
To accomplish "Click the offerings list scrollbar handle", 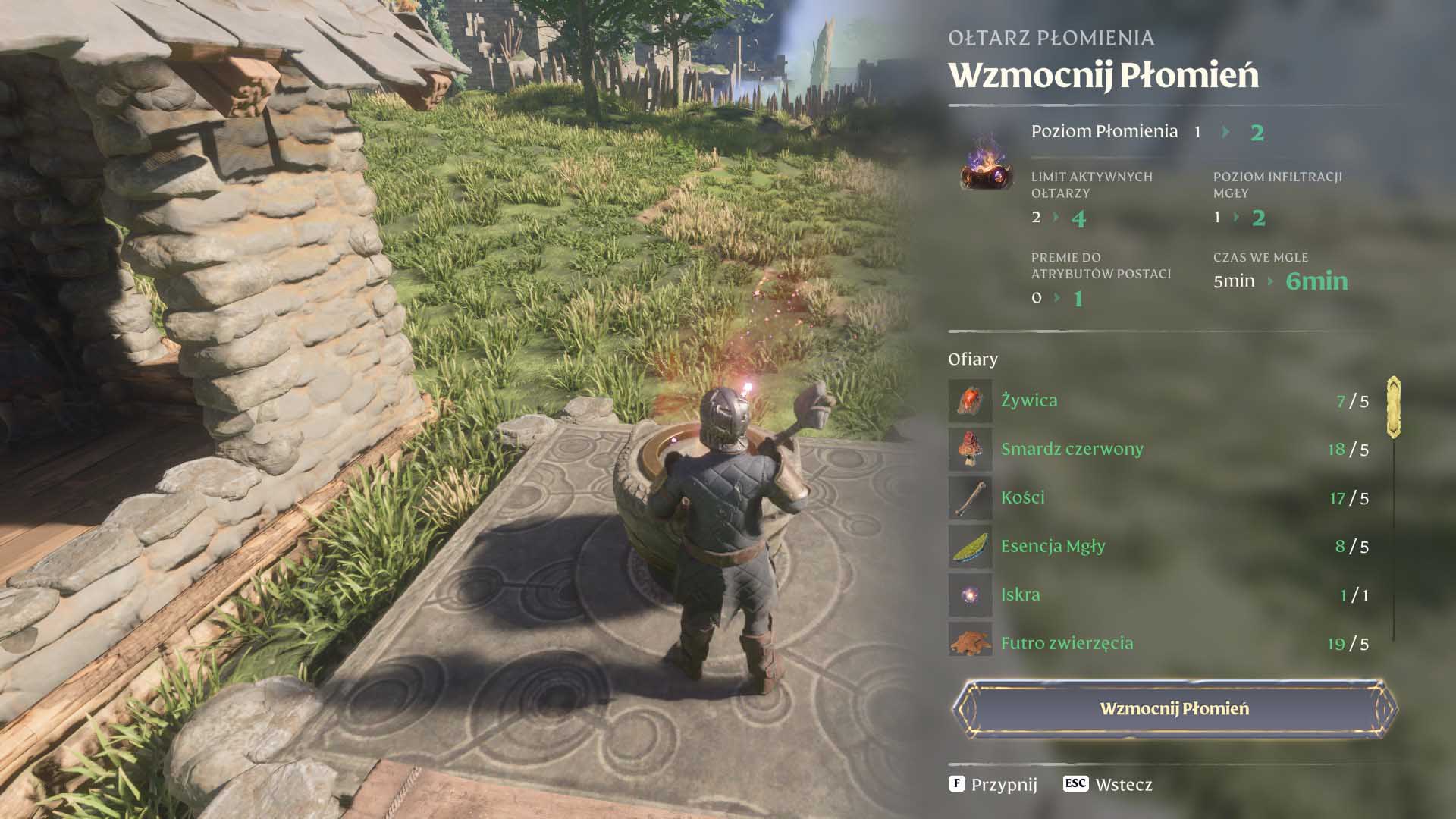I will [x=1393, y=407].
